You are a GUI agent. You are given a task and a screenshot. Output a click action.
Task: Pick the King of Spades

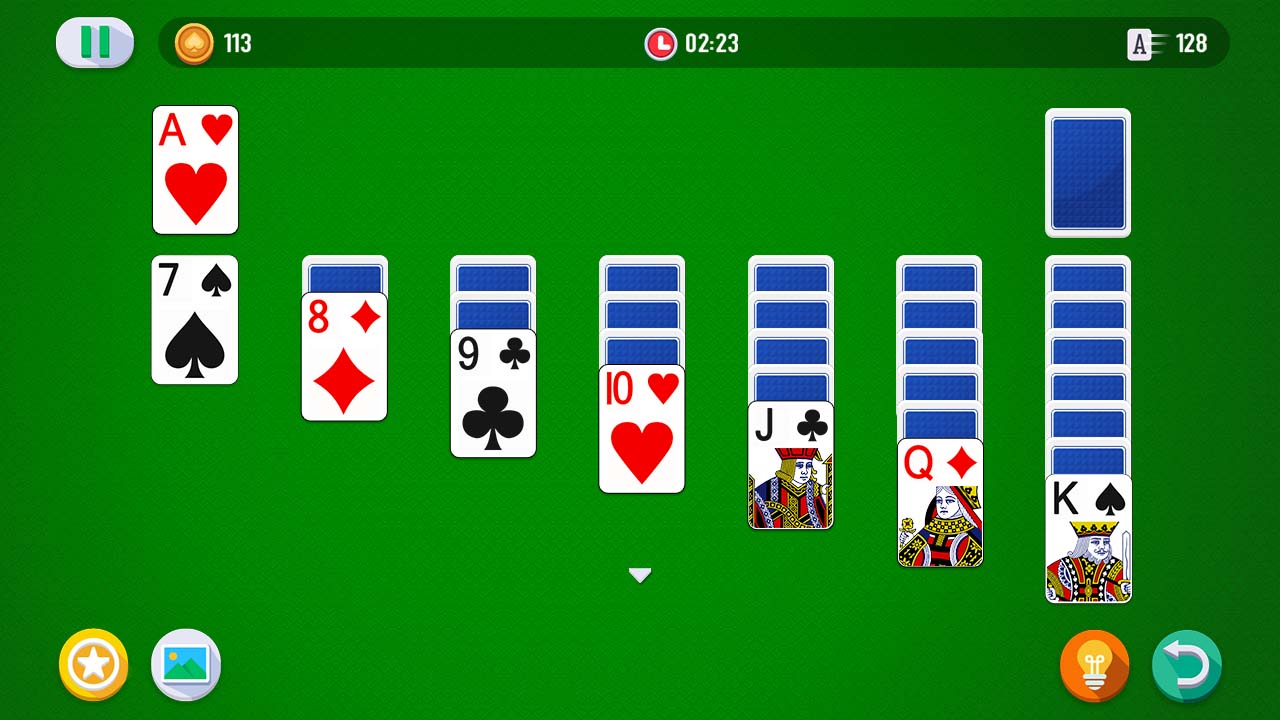pos(1088,540)
